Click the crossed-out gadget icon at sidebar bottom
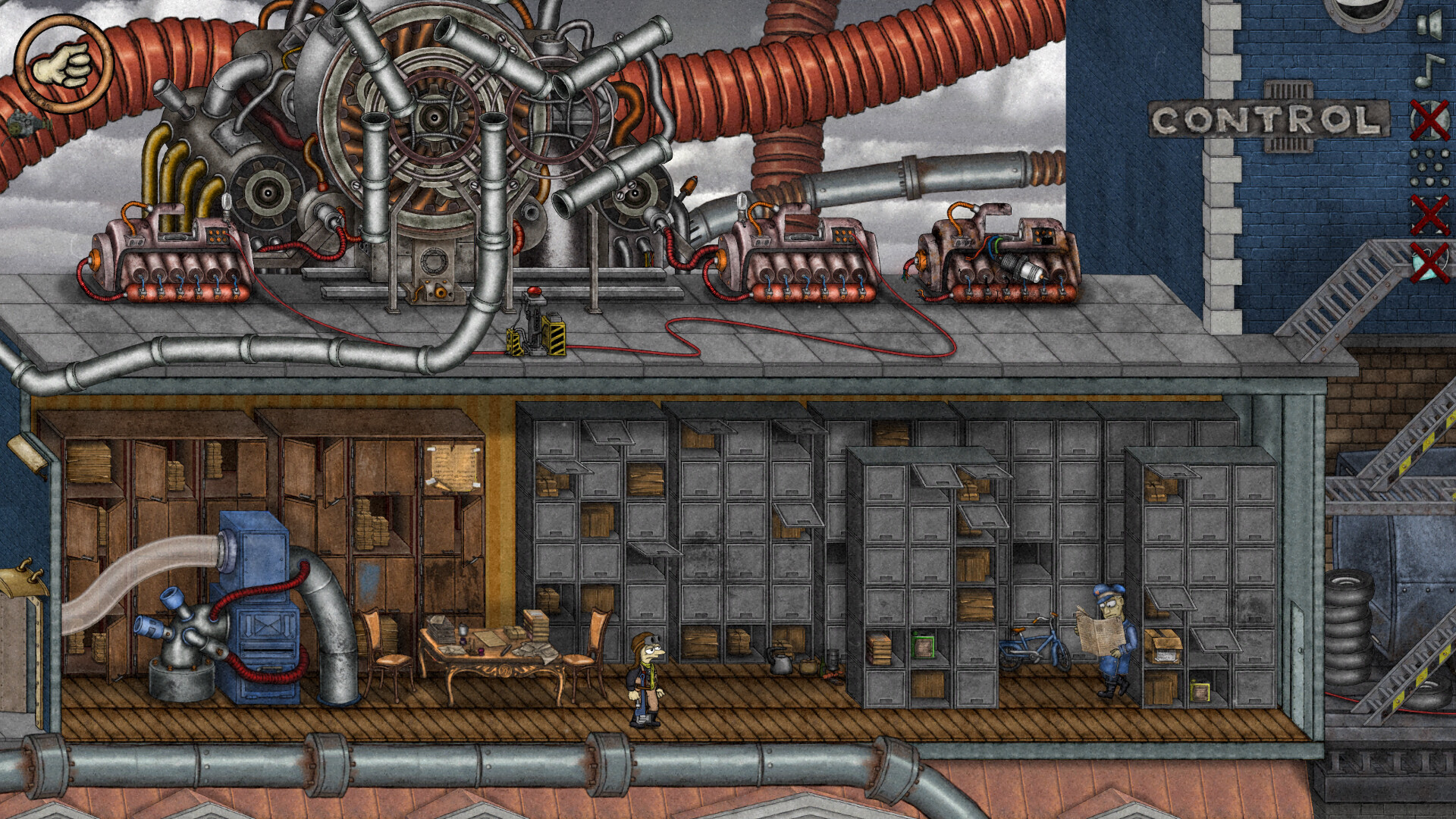1456x819 pixels. 1429,261
